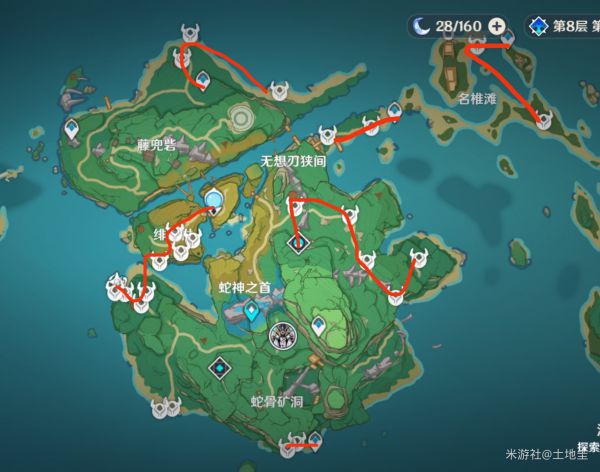Click the teleport waypoint east of the boss portrait
The height and width of the screenshot is (472, 600).
(319, 324)
